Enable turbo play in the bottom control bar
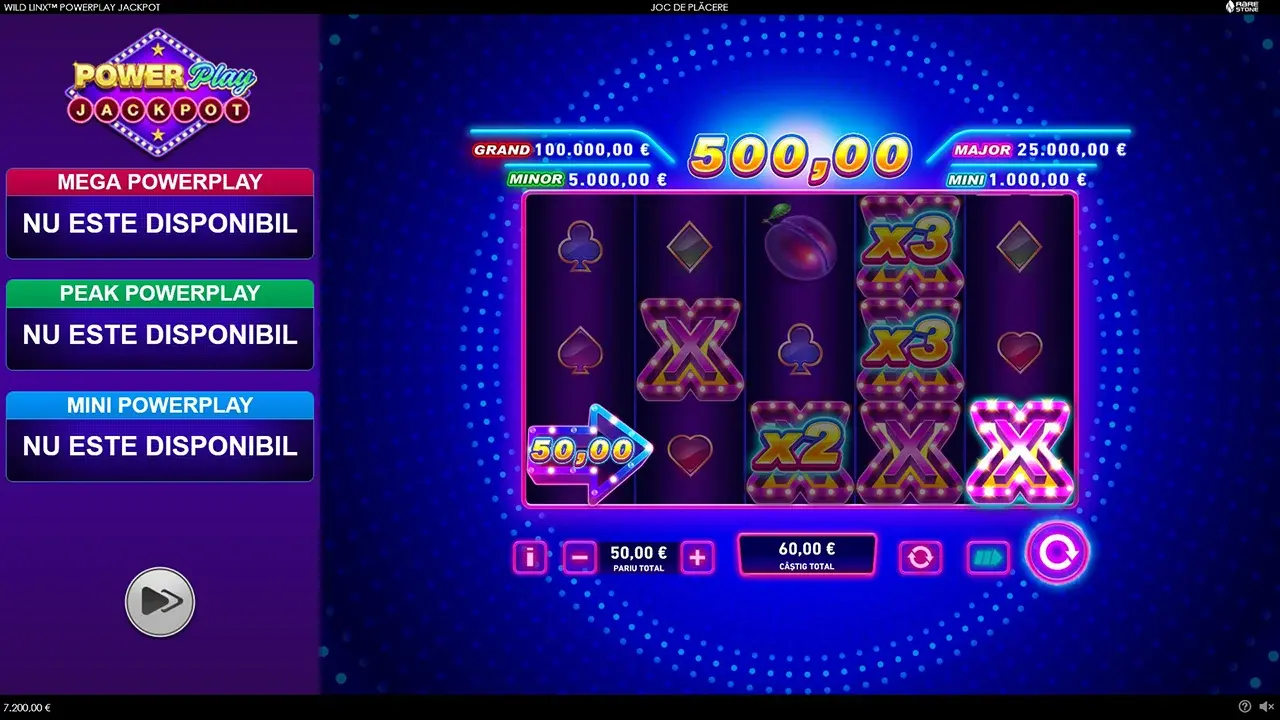1280x720 pixels. pyautogui.click(x=988, y=557)
